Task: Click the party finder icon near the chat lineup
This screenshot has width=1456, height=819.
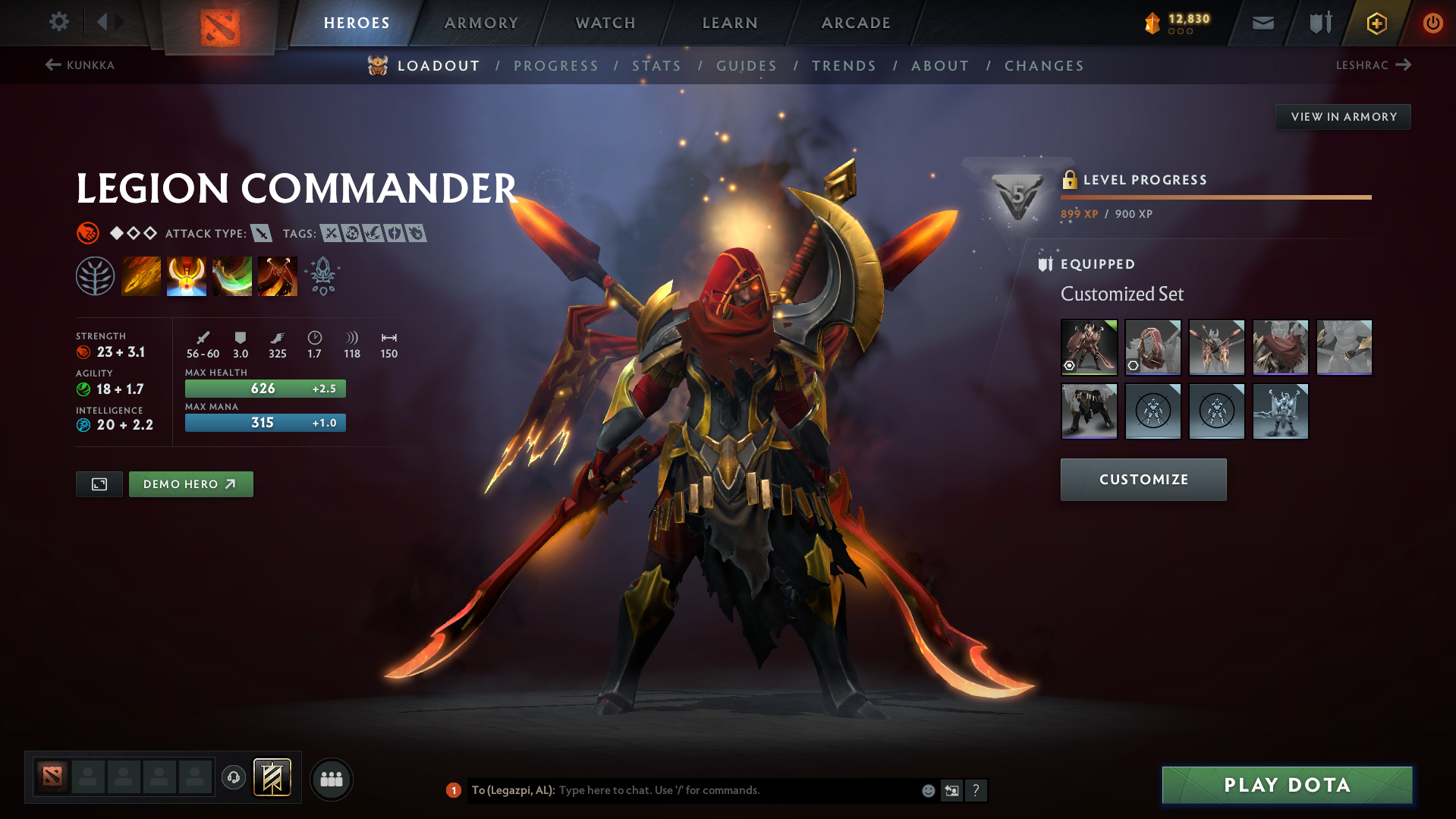Action: tap(331, 779)
